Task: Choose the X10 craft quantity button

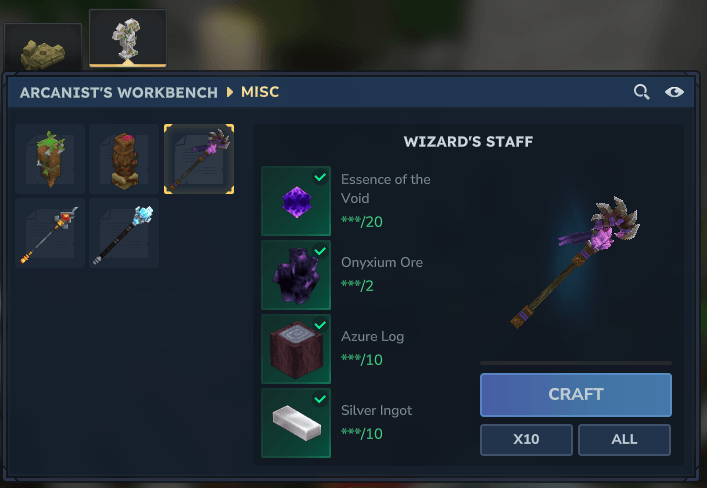Action: [526, 440]
